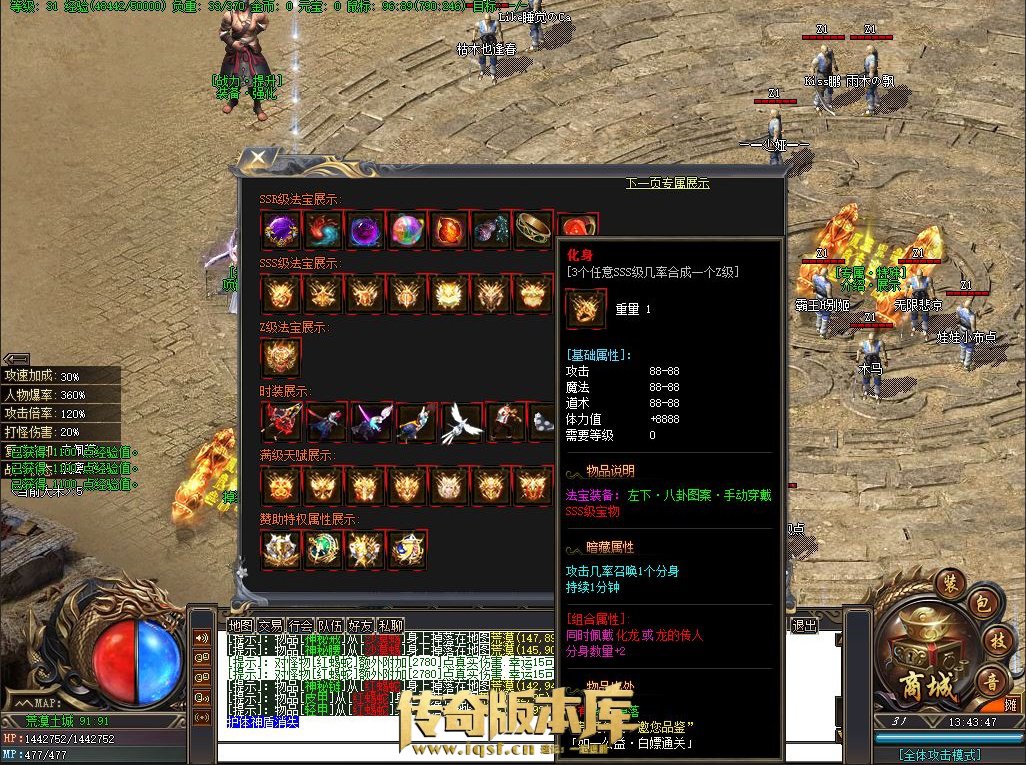The width and height of the screenshot is (1026, 765).
Task: Open the 技 skills panel
Action: pyautogui.click(x=996, y=641)
